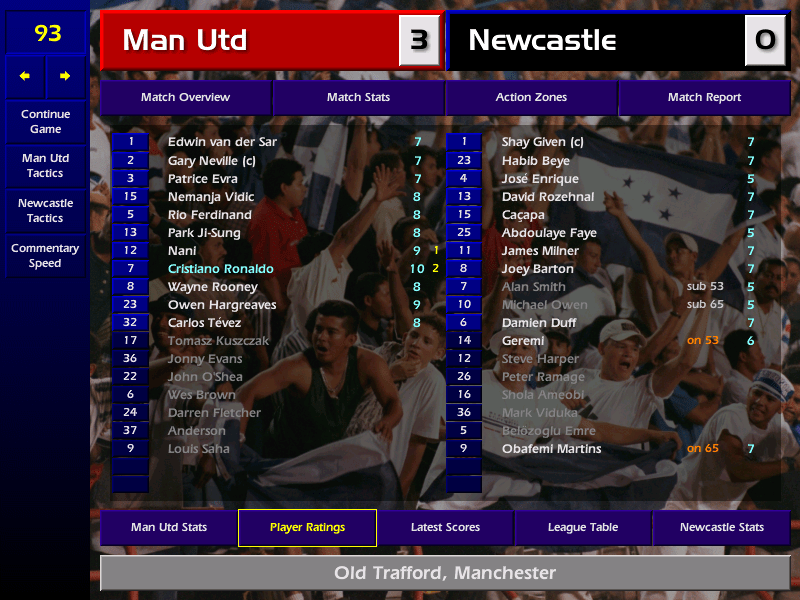Click the Continue Game button
The height and width of the screenshot is (600, 800).
click(x=45, y=122)
